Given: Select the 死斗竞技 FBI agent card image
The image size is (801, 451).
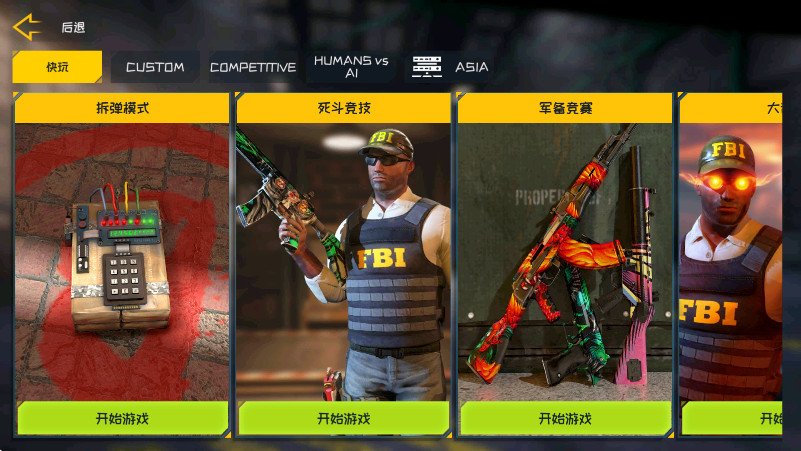Looking at the screenshot, I should (x=343, y=260).
